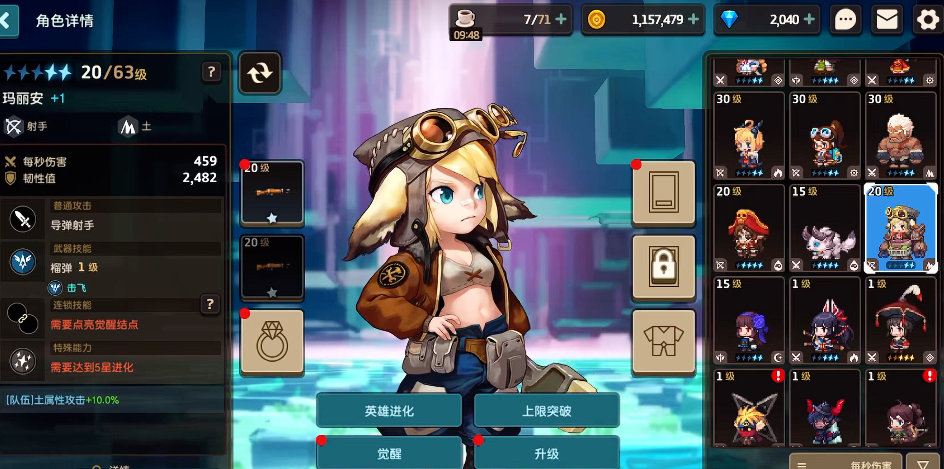Switch hero with the swap arrows button
The image size is (944, 469).
[260, 72]
